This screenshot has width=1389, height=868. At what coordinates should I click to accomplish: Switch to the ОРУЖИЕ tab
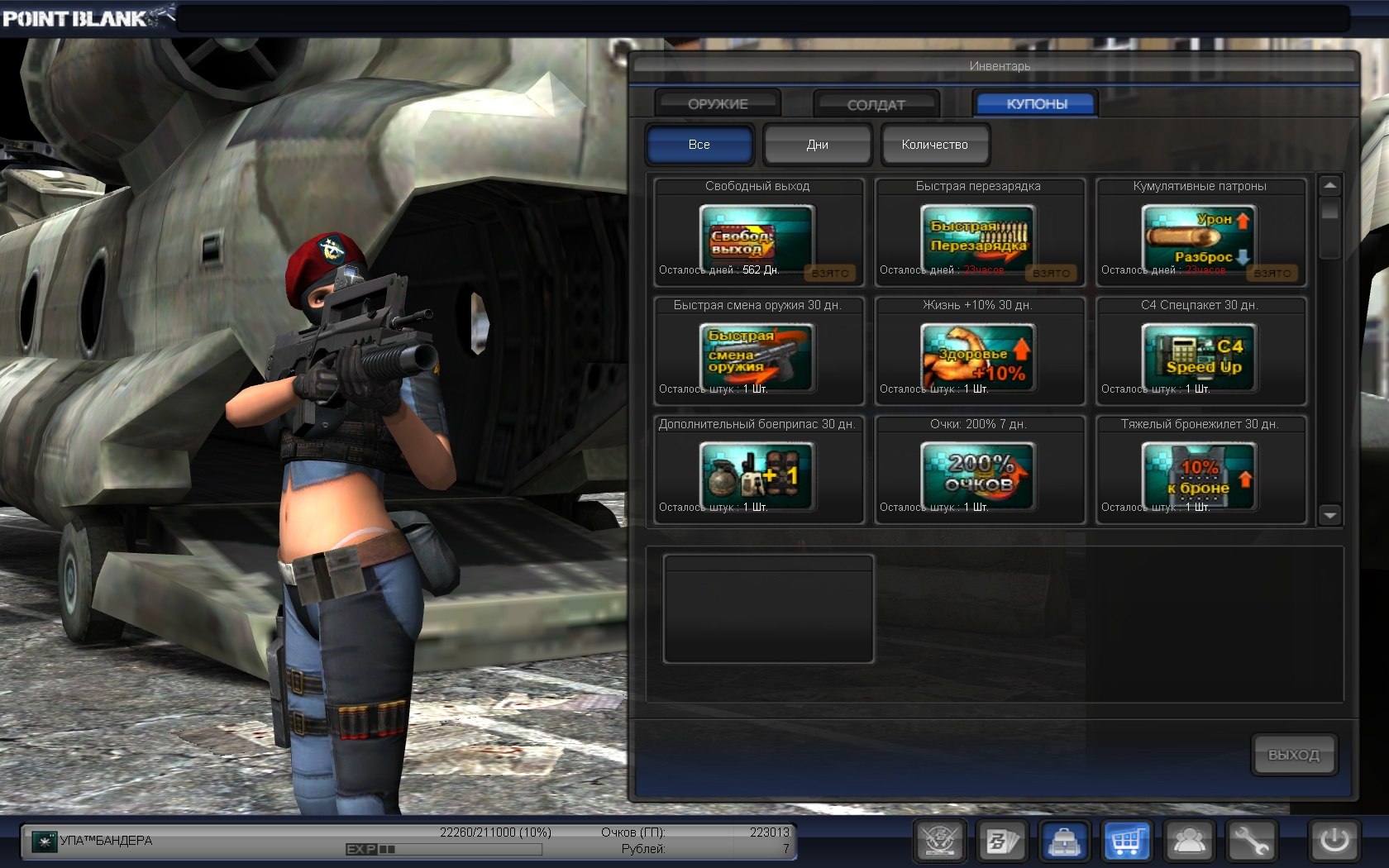coord(718,104)
